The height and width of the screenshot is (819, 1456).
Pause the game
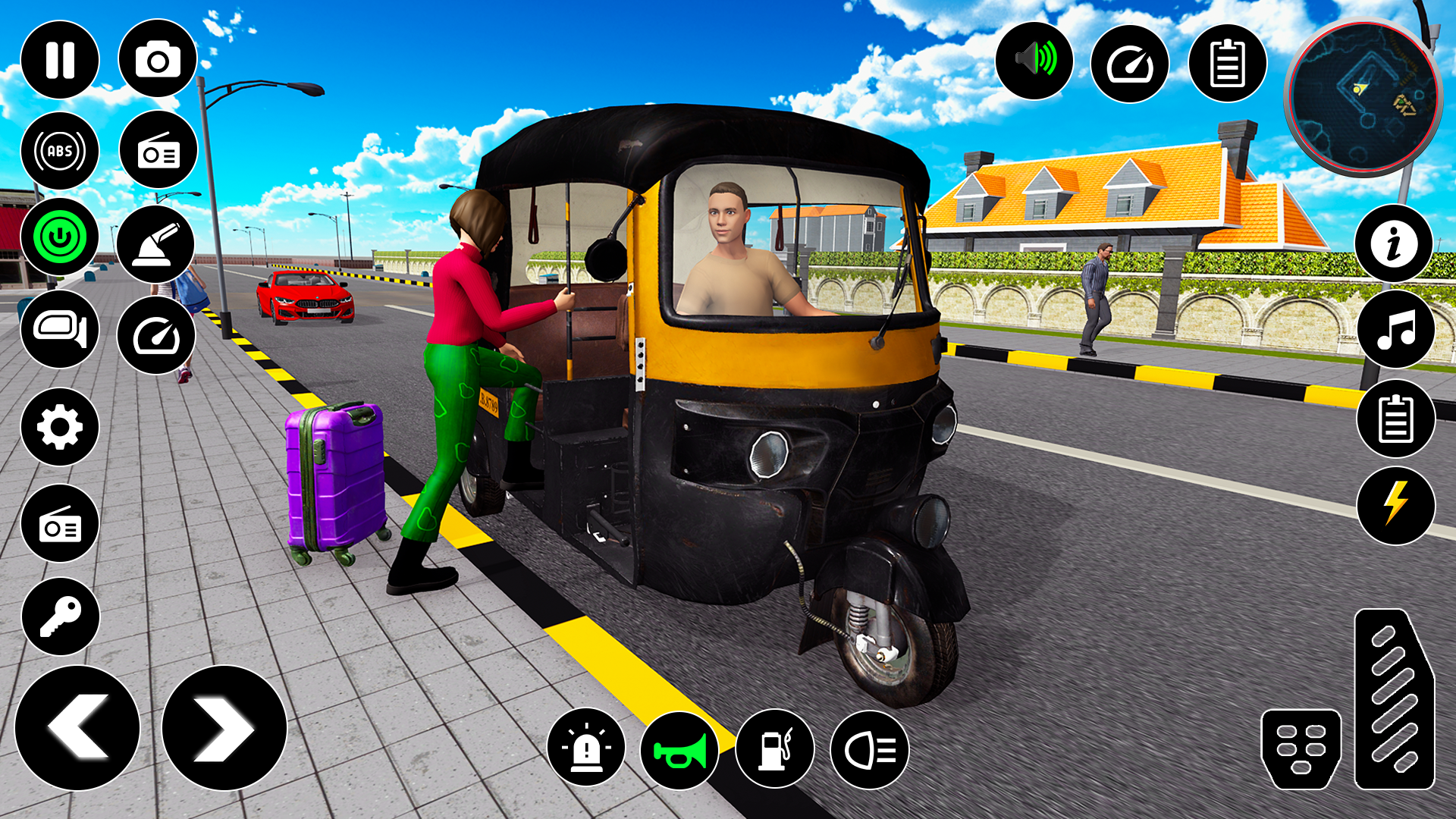(x=60, y=60)
